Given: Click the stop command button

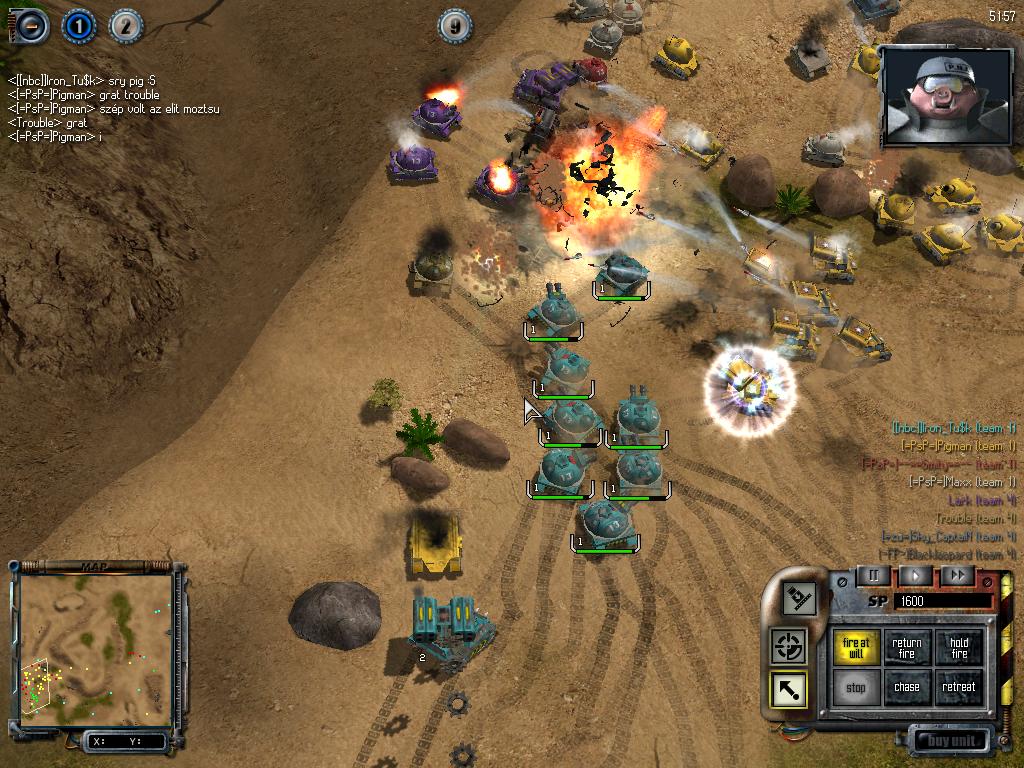Looking at the screenshot, I should pos(856,687).
